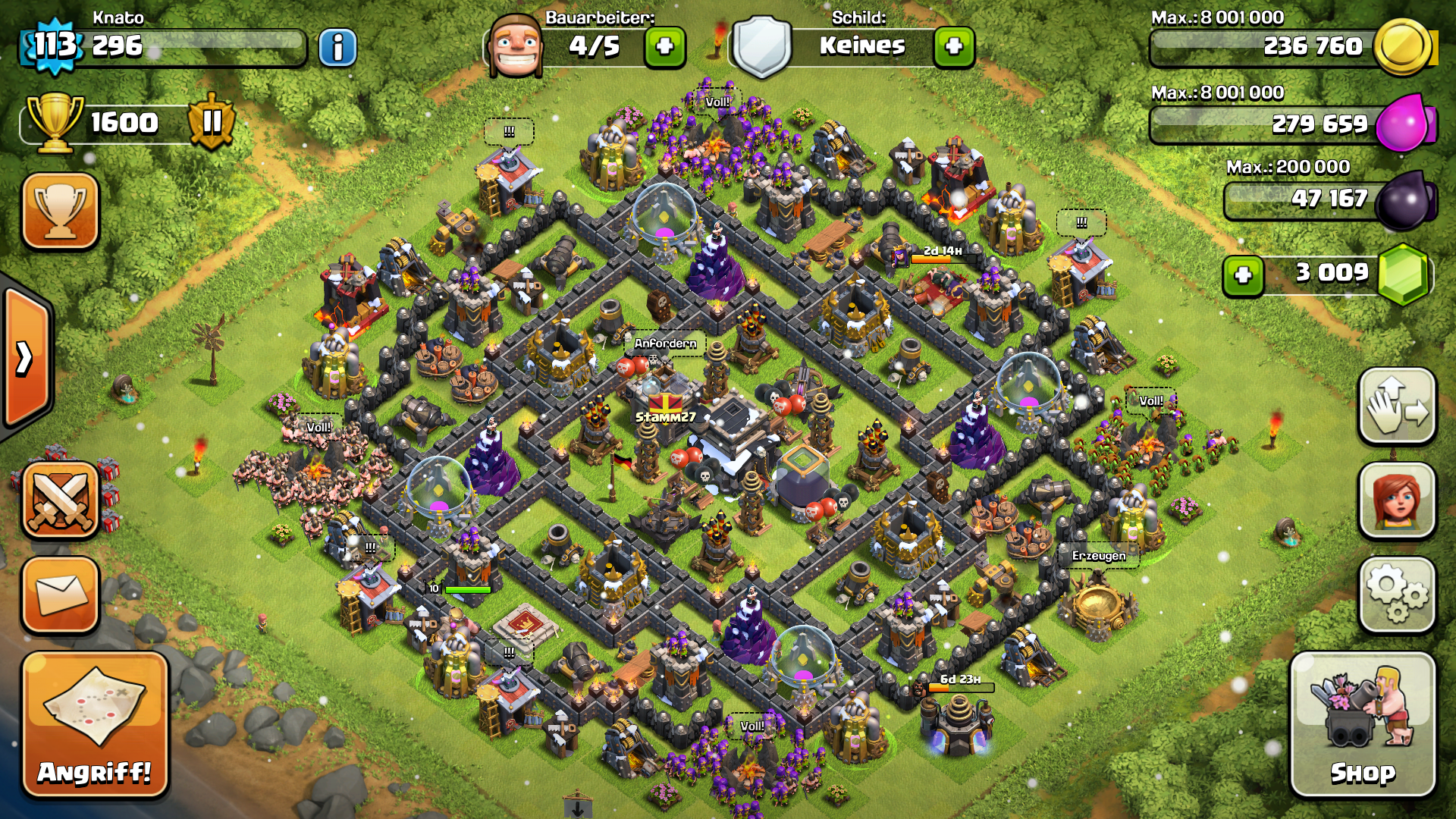Tap the Erzeugen bubble
This screenshot has height=819, width=1456.
[x=1098, y=556]
